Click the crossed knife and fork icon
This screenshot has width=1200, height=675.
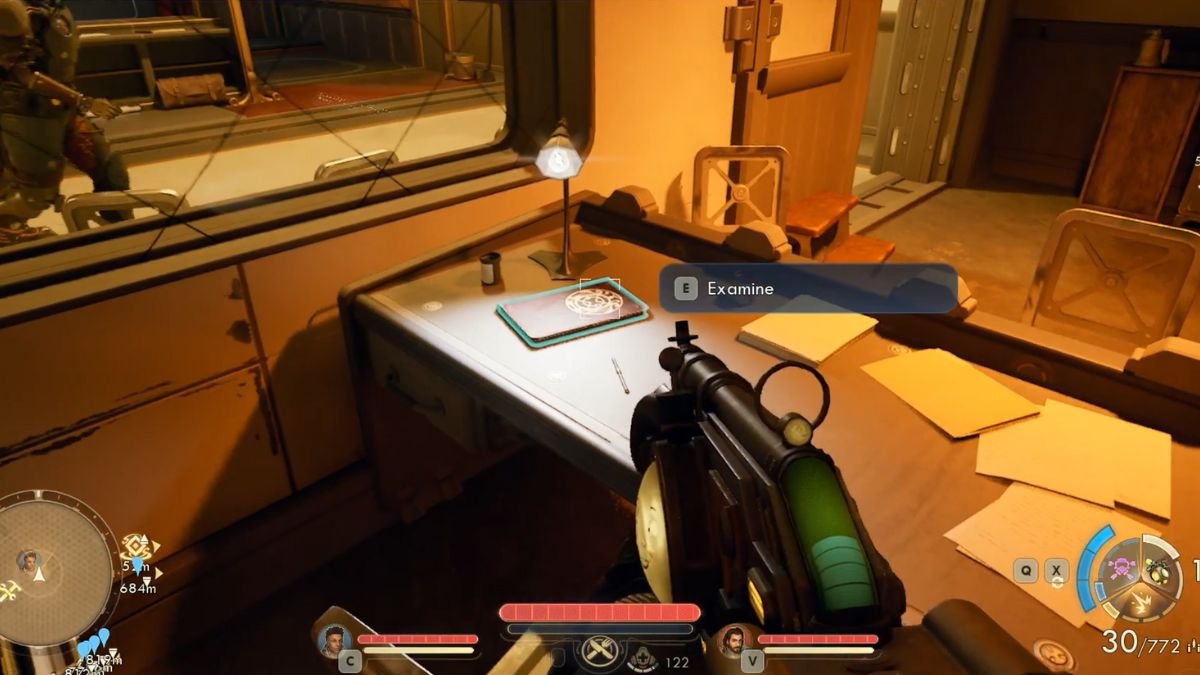(598, 650)
